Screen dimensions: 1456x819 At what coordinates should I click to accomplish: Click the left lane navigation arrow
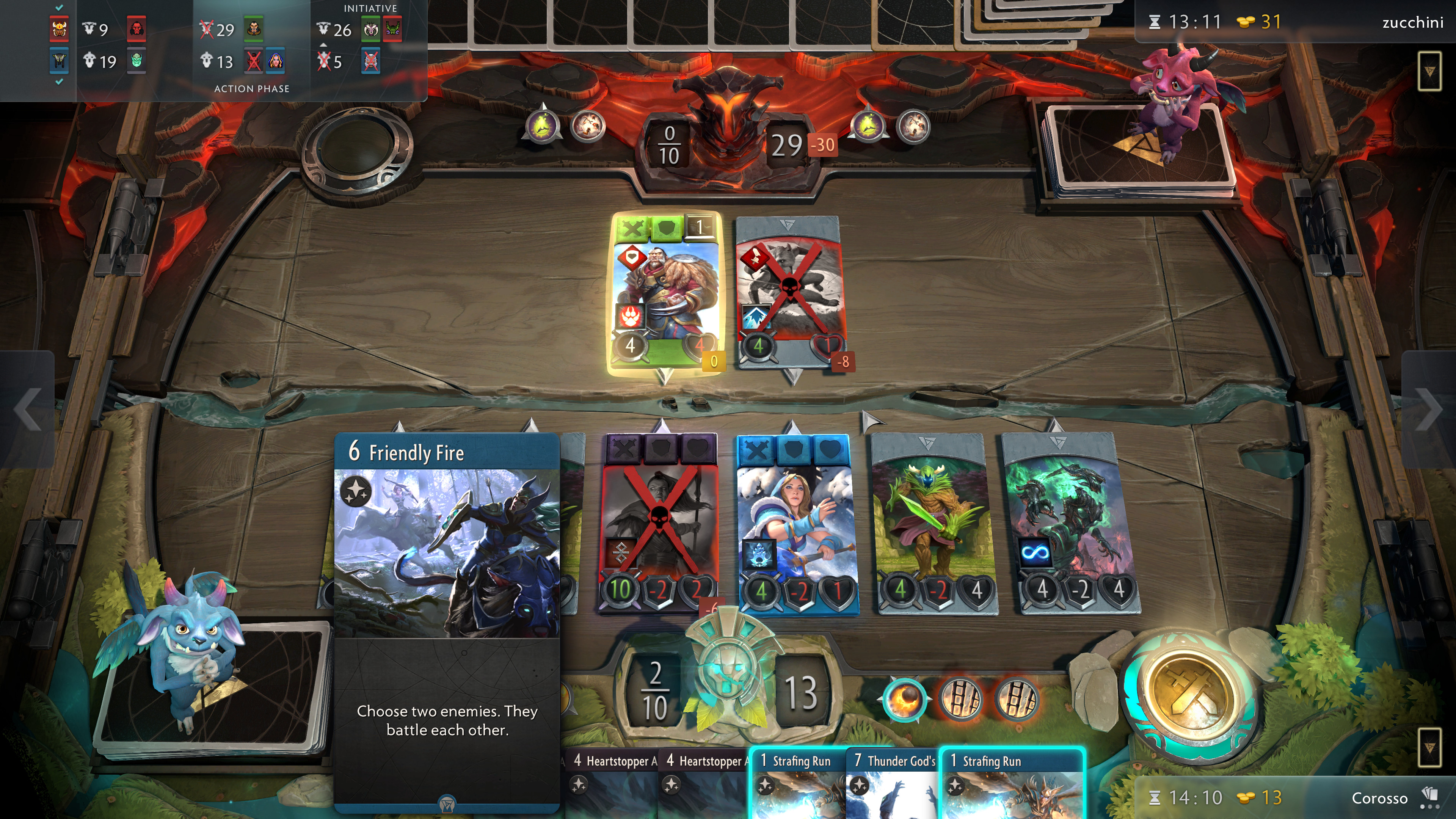tap(27, 409)
